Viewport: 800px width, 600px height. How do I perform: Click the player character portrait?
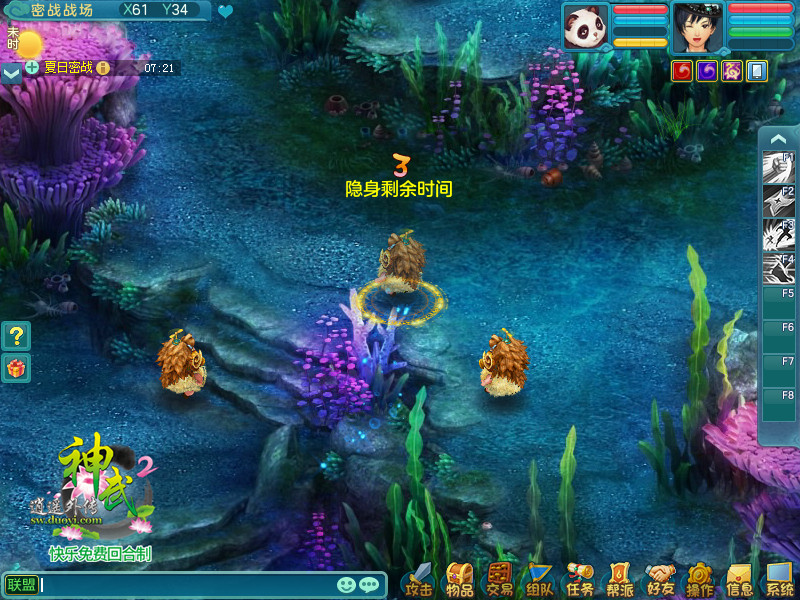697,27
